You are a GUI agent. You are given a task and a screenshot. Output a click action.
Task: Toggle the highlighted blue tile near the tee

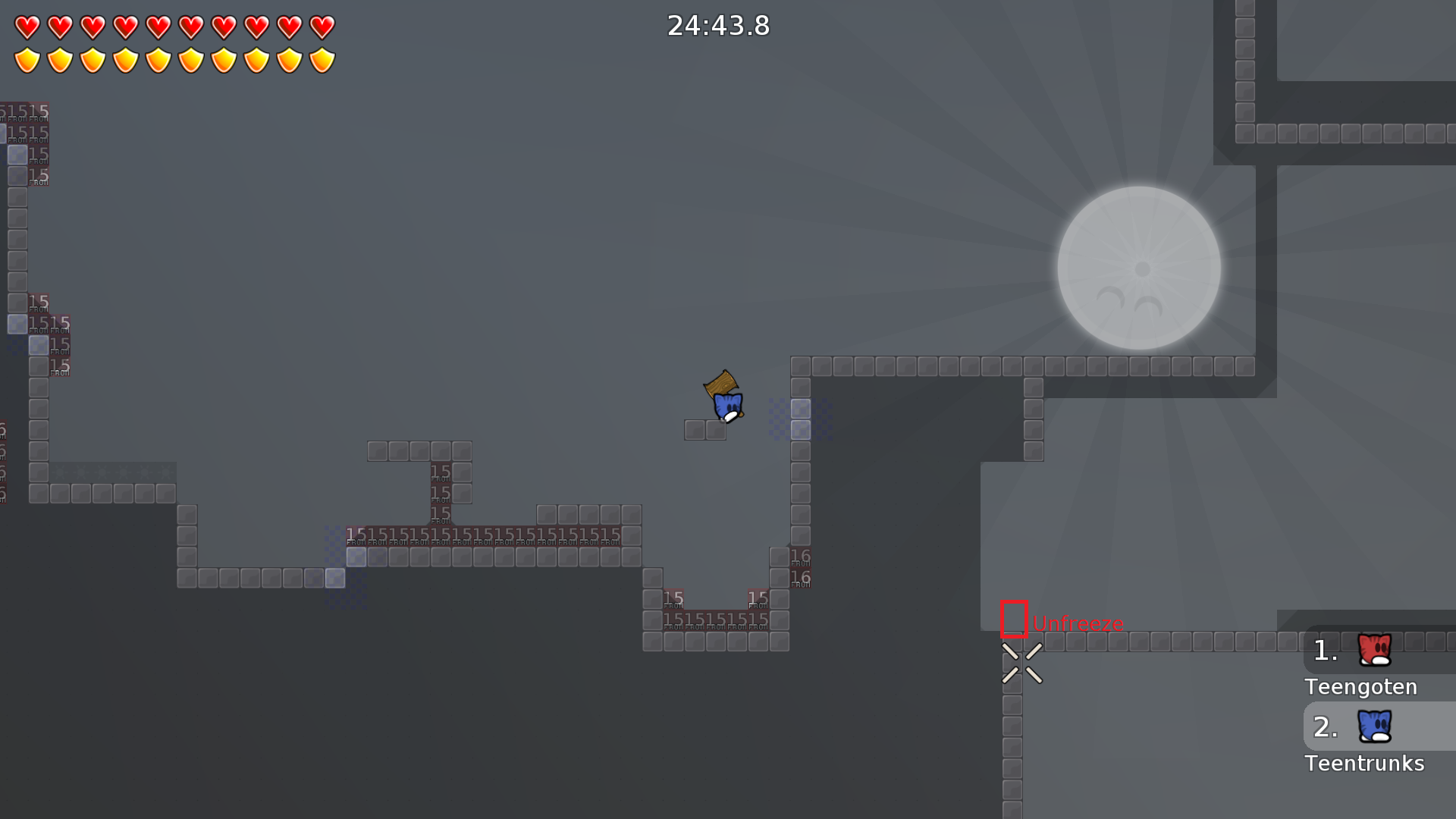coord(801,409)
